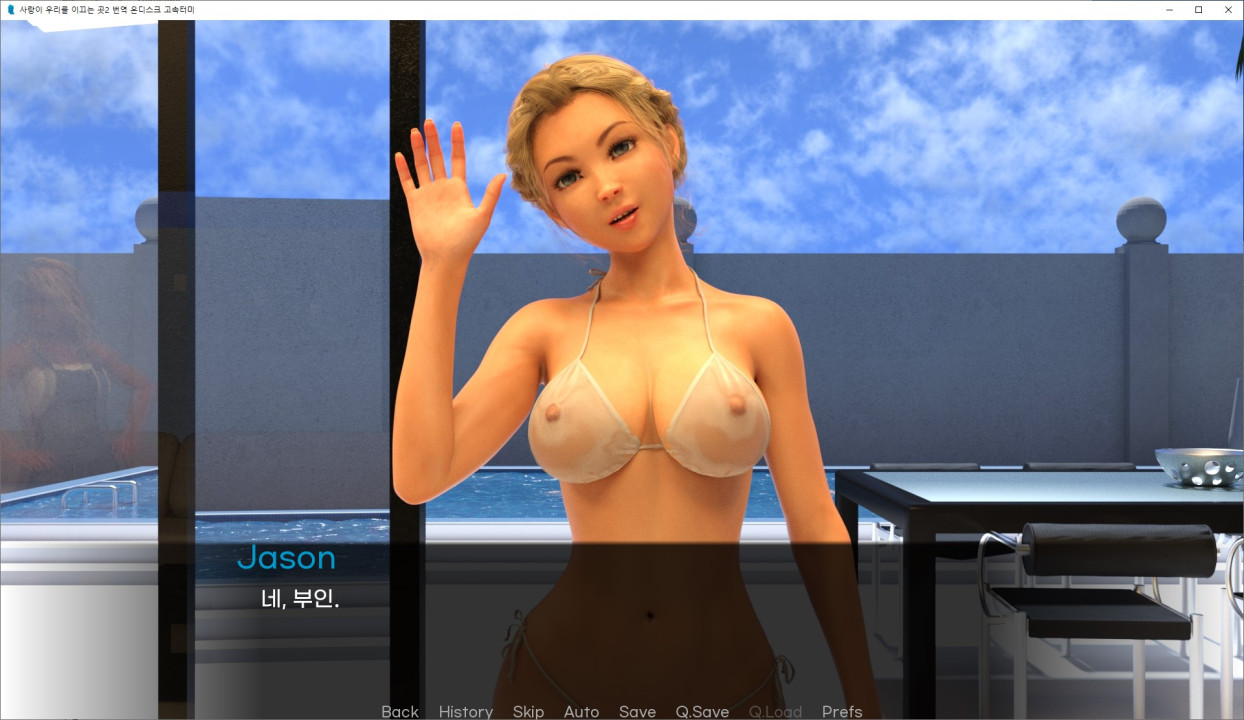
Task: Activate Skip to fast-forward dialogue
Action: pos(528,711)
